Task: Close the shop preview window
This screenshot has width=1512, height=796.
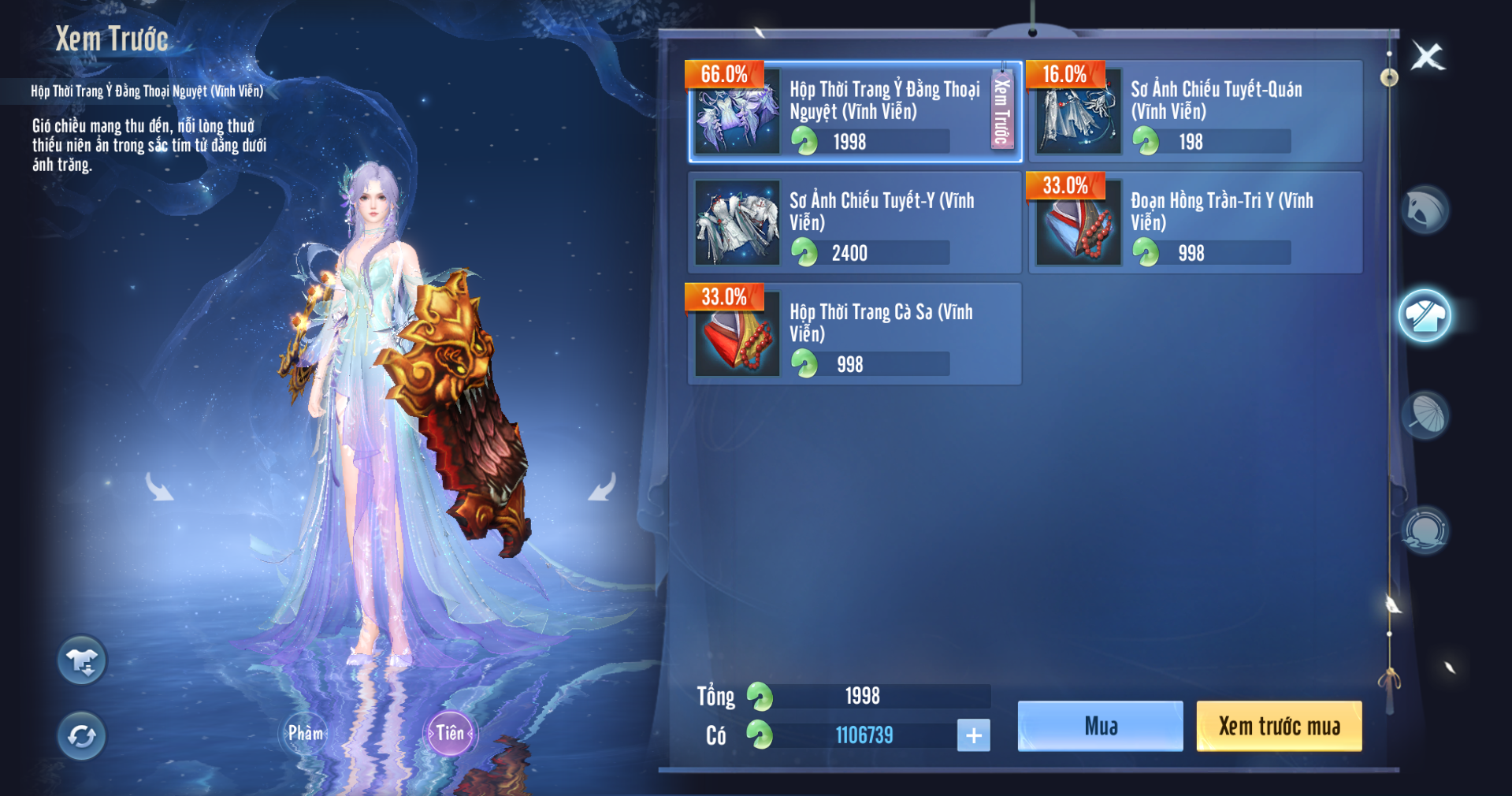Action: pos(1427,57)
